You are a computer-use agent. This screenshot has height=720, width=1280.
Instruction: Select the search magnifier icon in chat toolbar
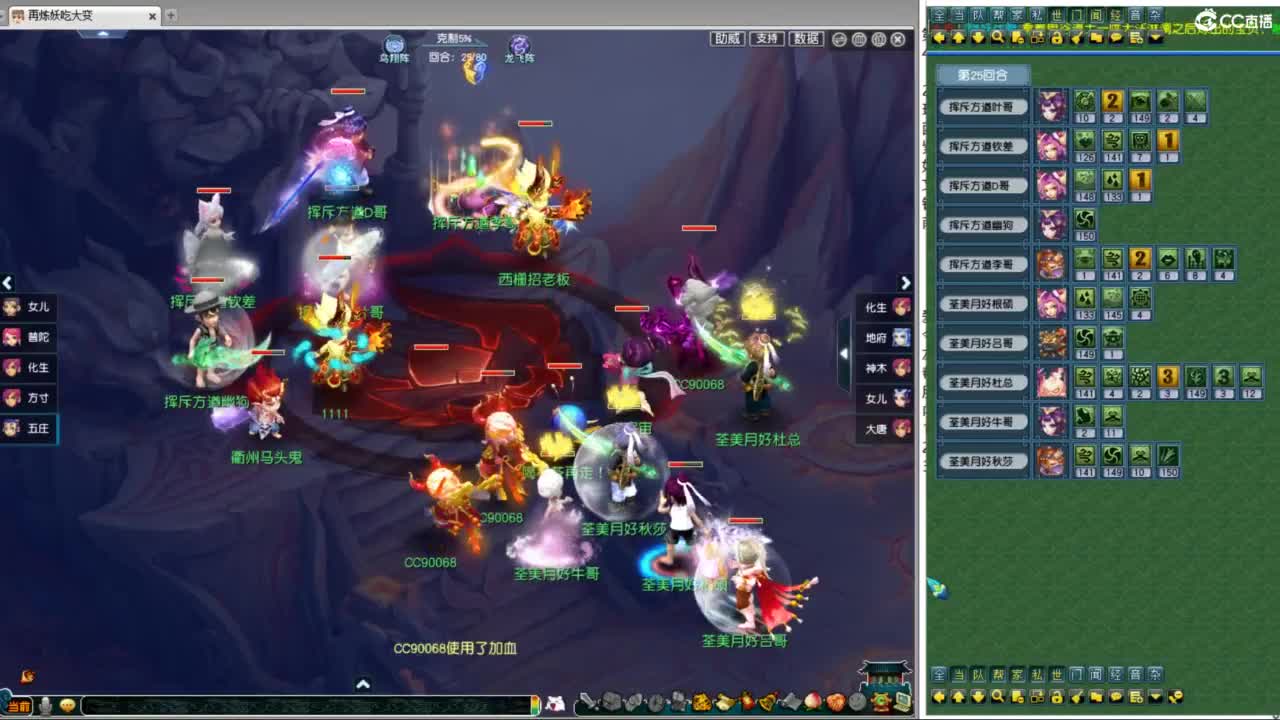click(x=997, y=37)
